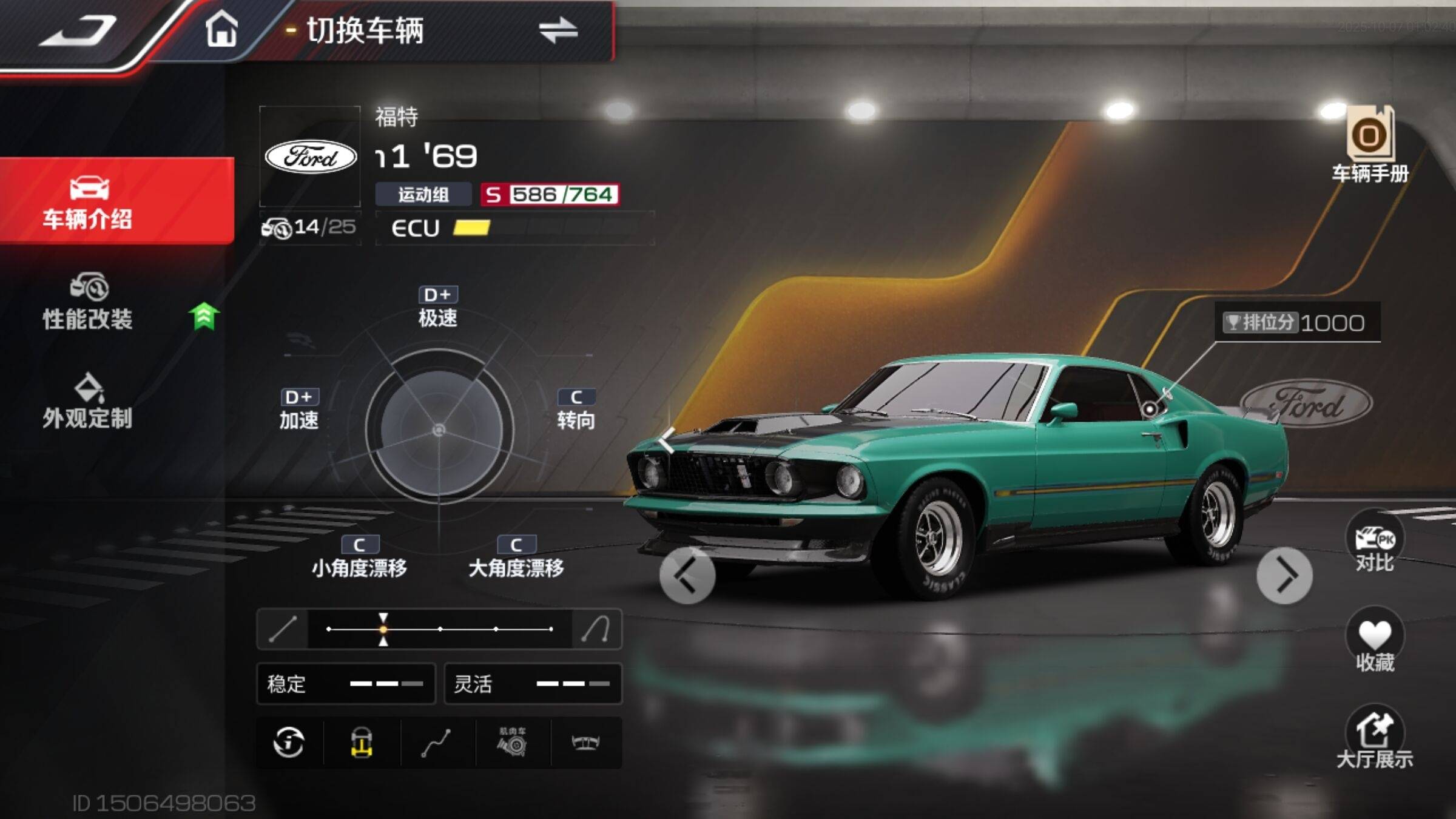
Task: Switch to the 外观定制 appearance customization tab
Action: click(x=88, y=402)
